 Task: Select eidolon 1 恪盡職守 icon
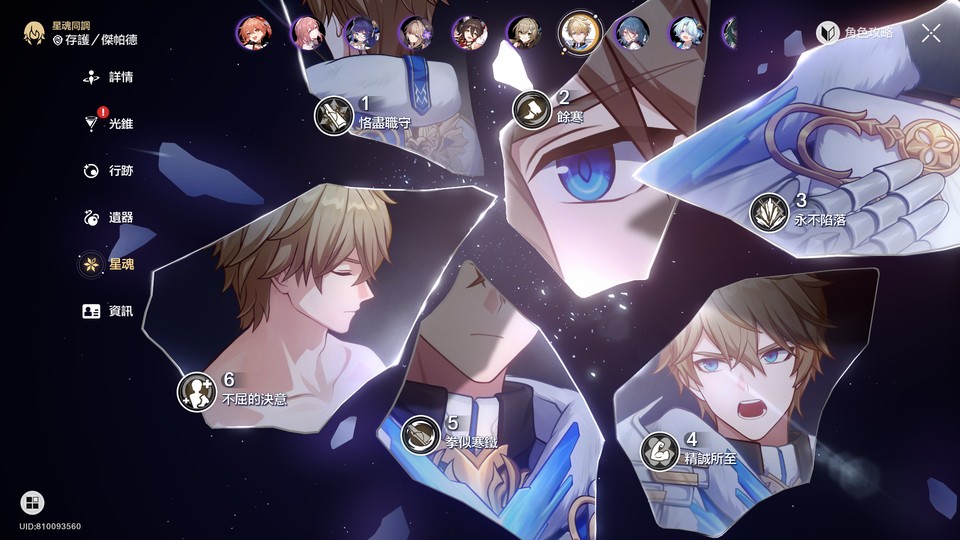coord(333,115)
